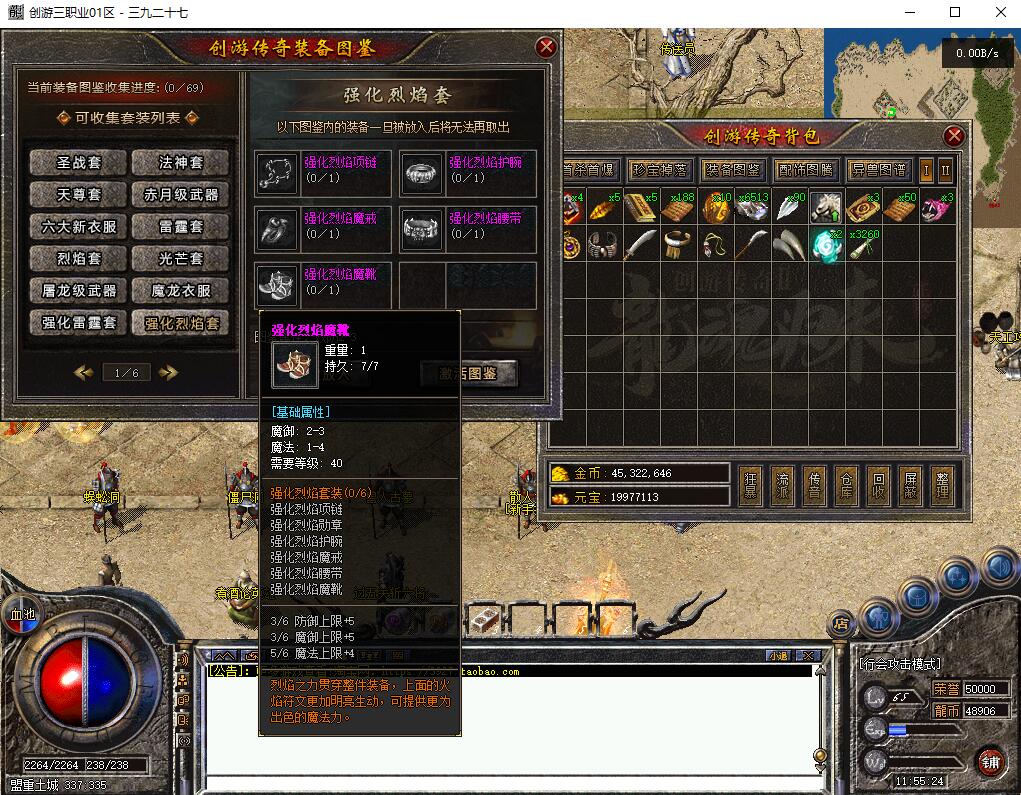Activate the 回收 recycle button
1021x795 pixels.
pyautogui.click(x=878, y=485)
